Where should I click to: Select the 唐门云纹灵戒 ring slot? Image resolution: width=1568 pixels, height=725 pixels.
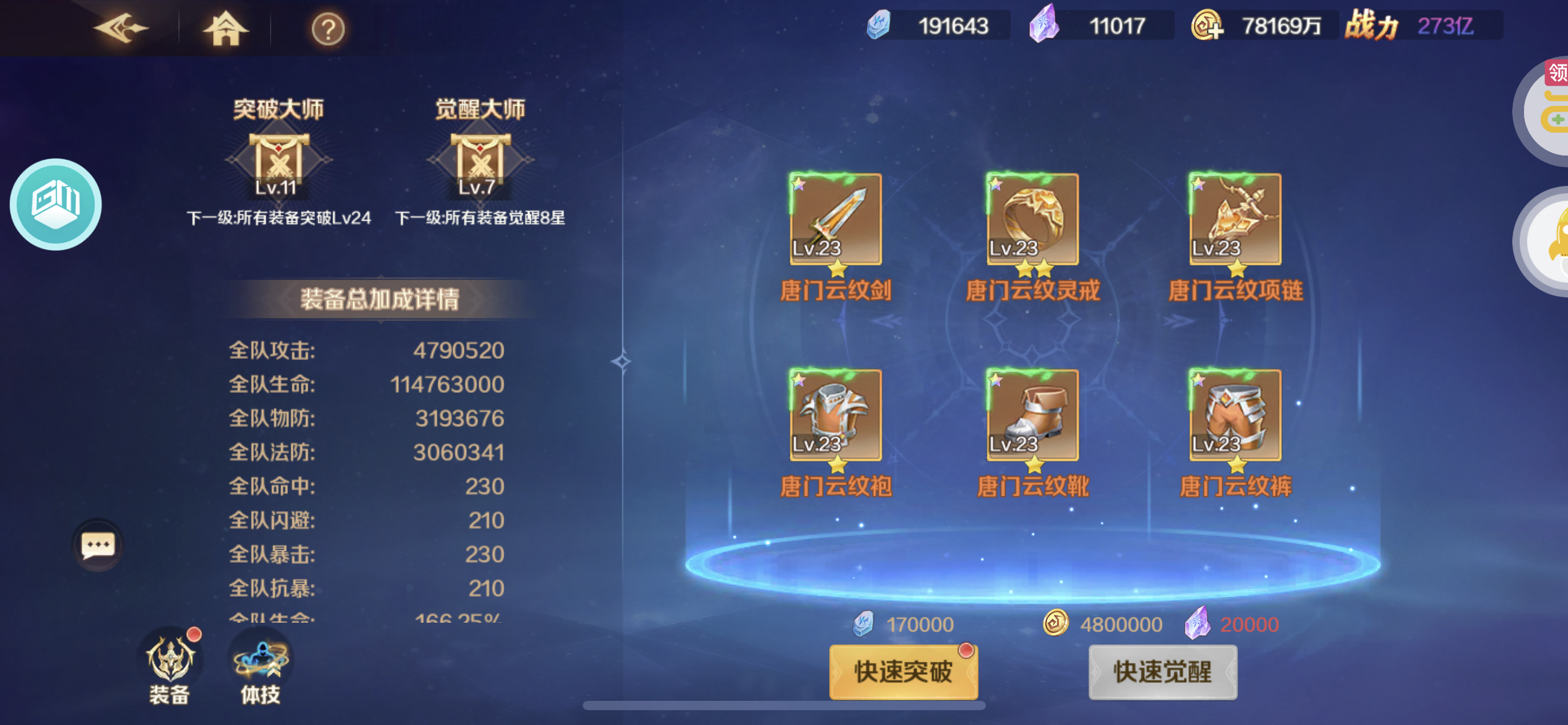[1032, 219]
